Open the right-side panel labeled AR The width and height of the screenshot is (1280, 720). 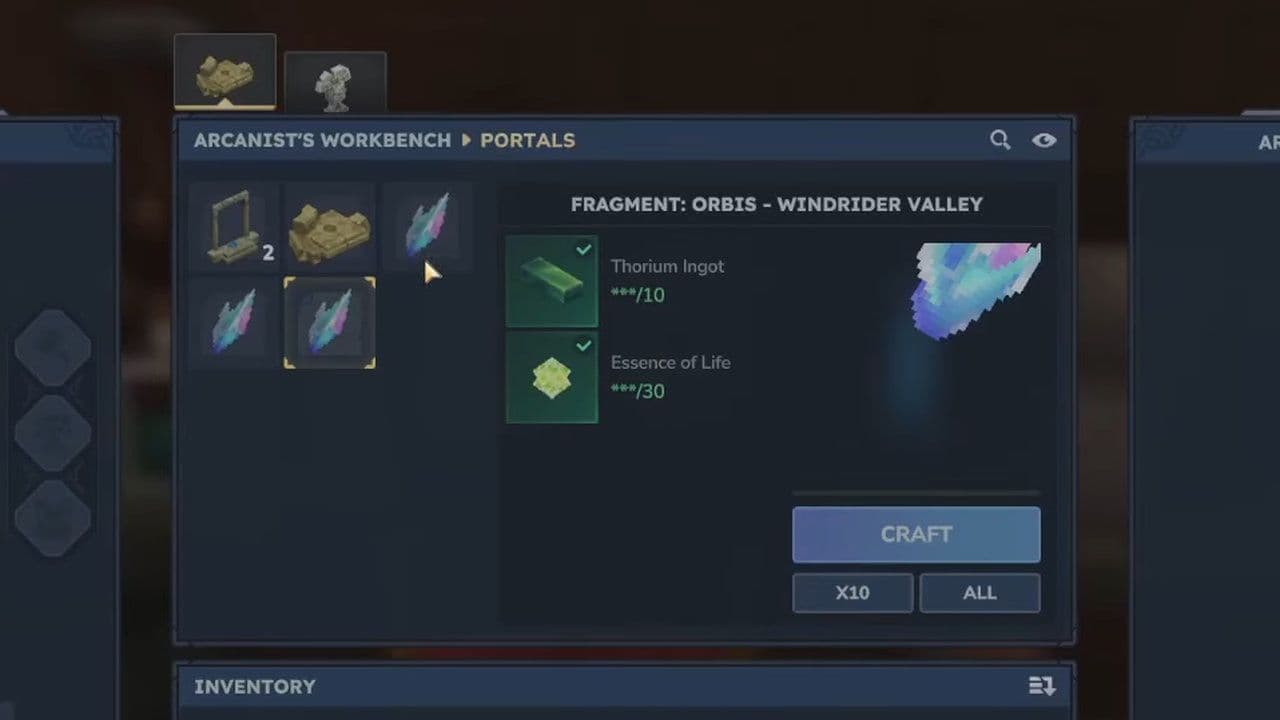coord(1268,142)
